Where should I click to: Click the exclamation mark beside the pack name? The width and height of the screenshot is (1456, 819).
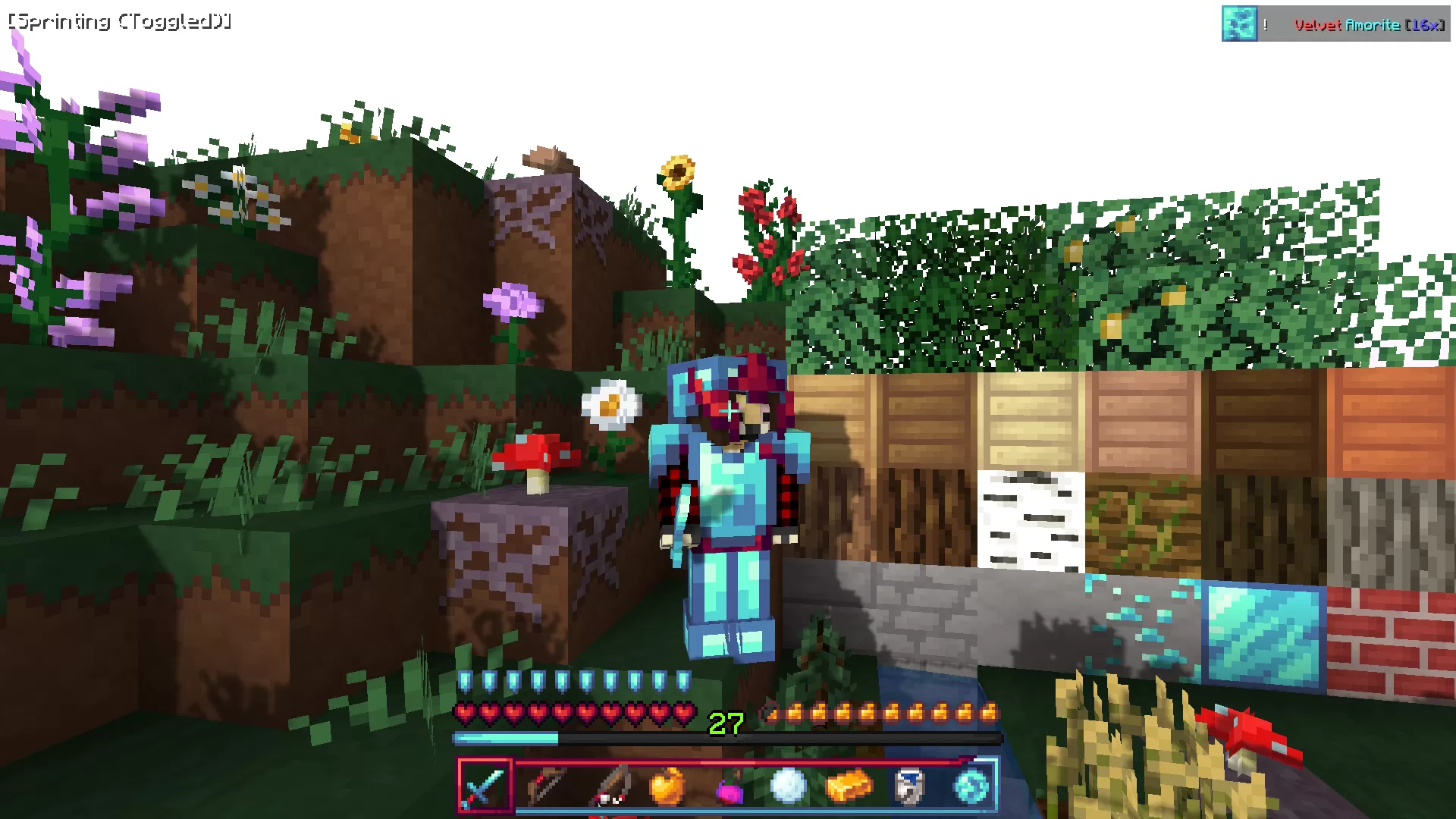point(1265,24)
